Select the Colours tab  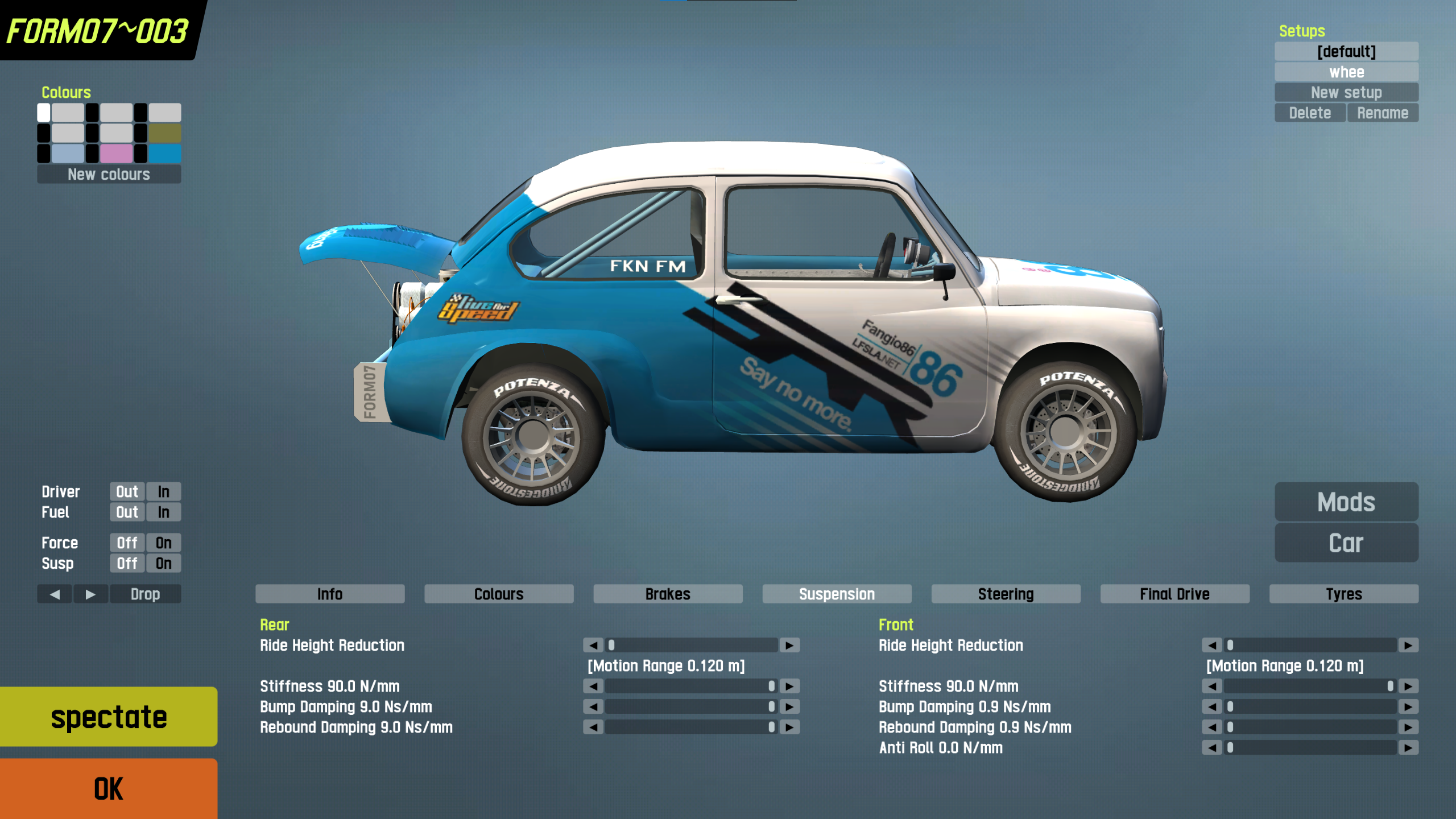click(x=499, y=594)
